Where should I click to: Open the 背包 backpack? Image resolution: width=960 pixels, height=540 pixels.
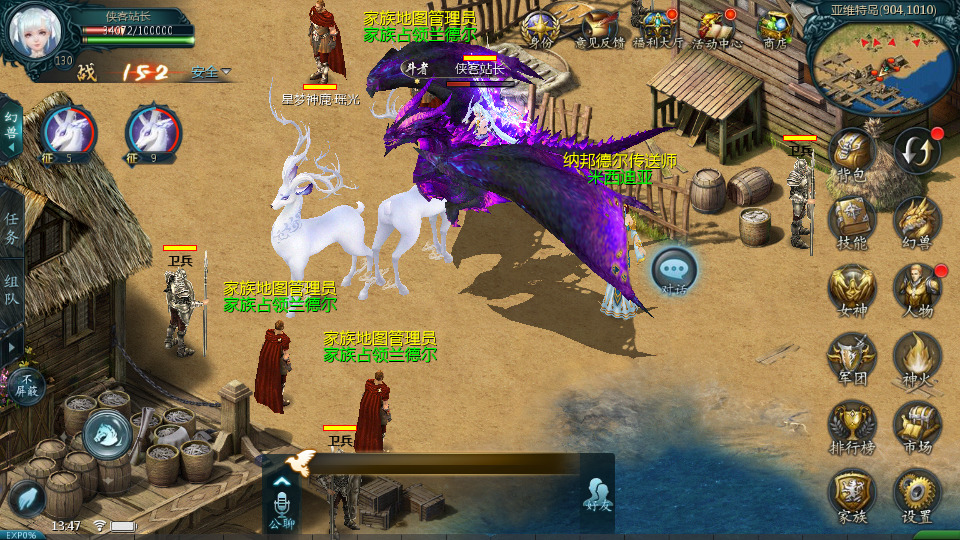coord(852,154)
